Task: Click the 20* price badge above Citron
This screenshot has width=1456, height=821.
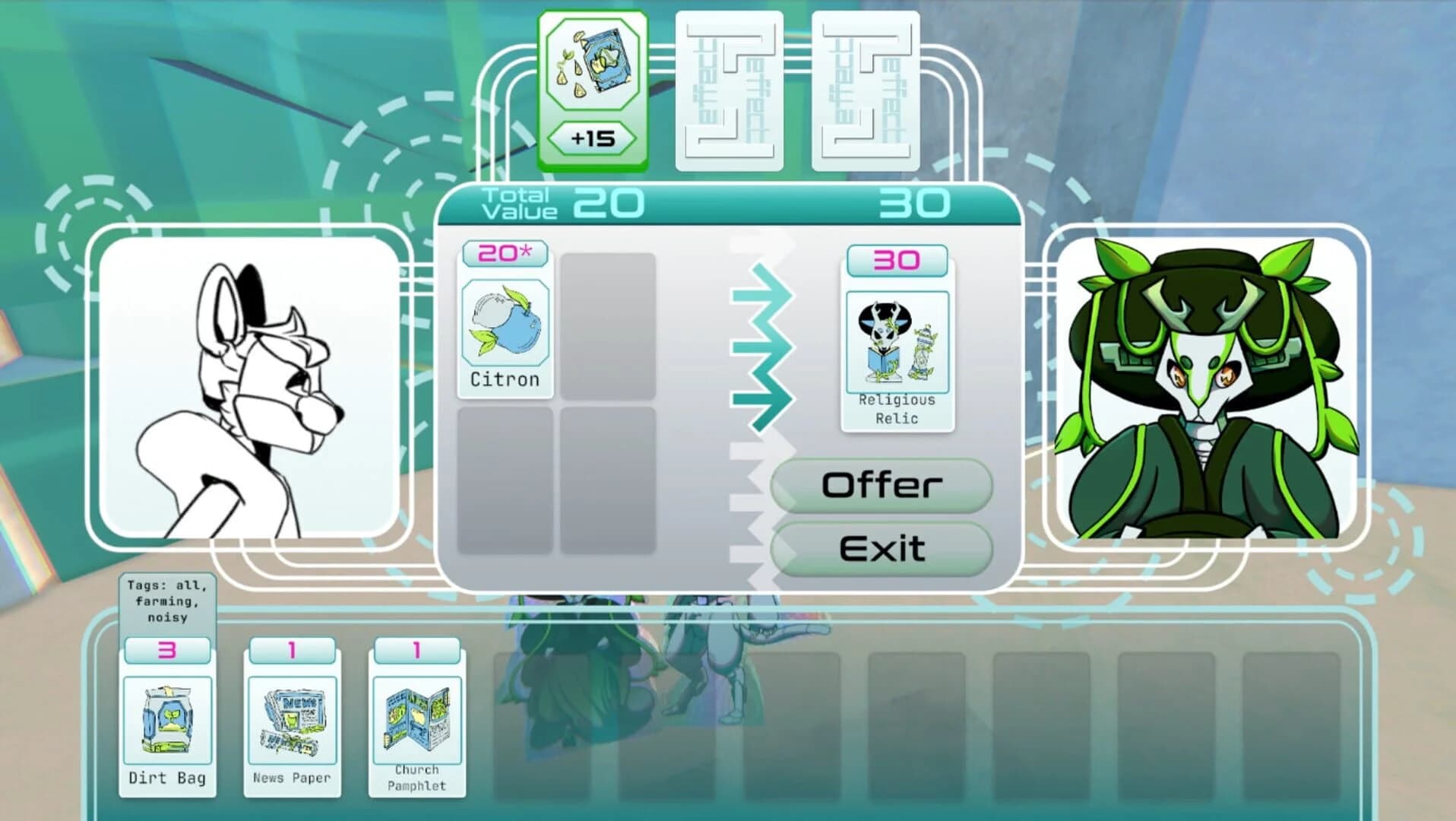Action: 504,253
